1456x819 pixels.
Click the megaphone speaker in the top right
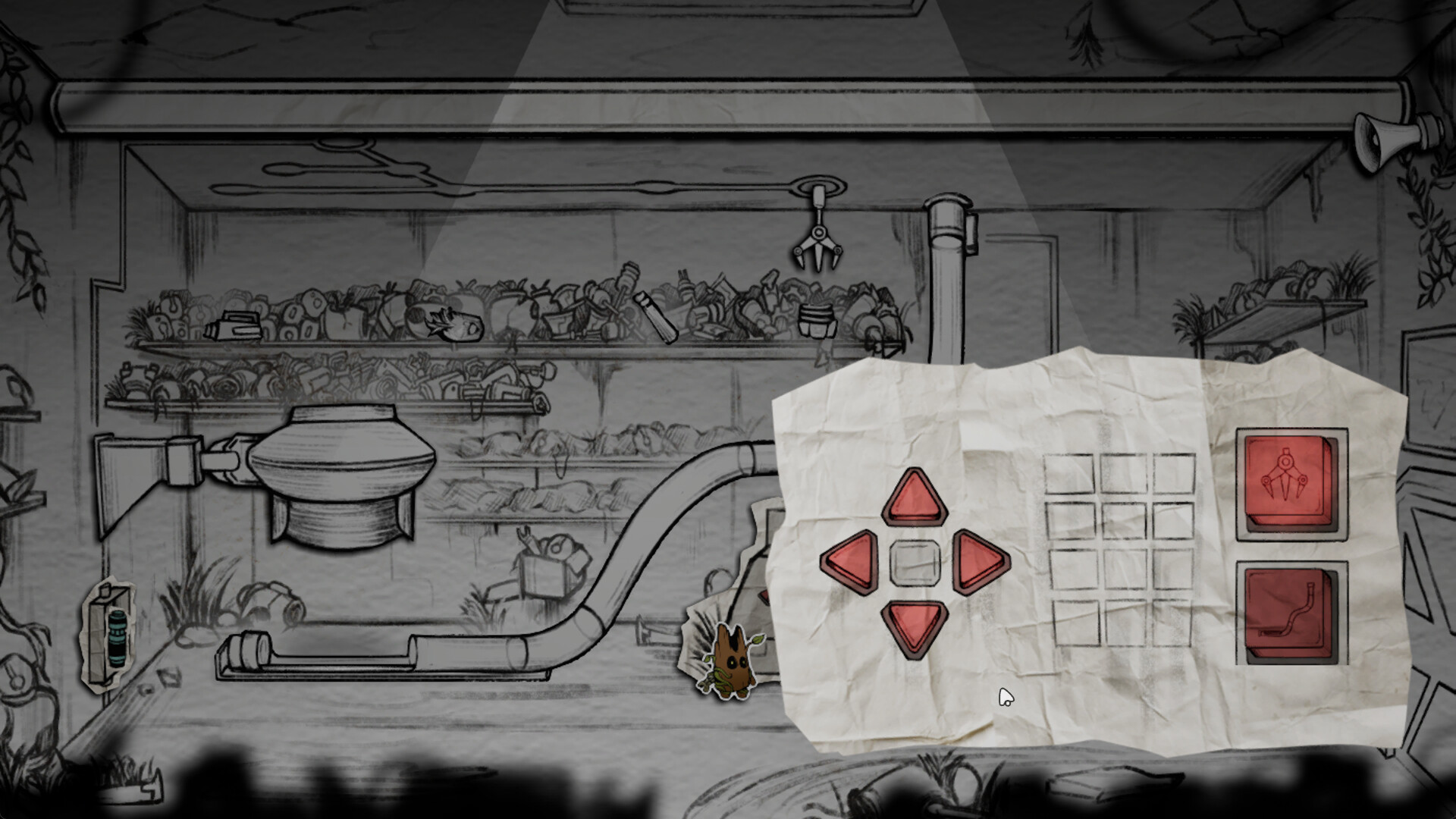[x=1388, y=140]
